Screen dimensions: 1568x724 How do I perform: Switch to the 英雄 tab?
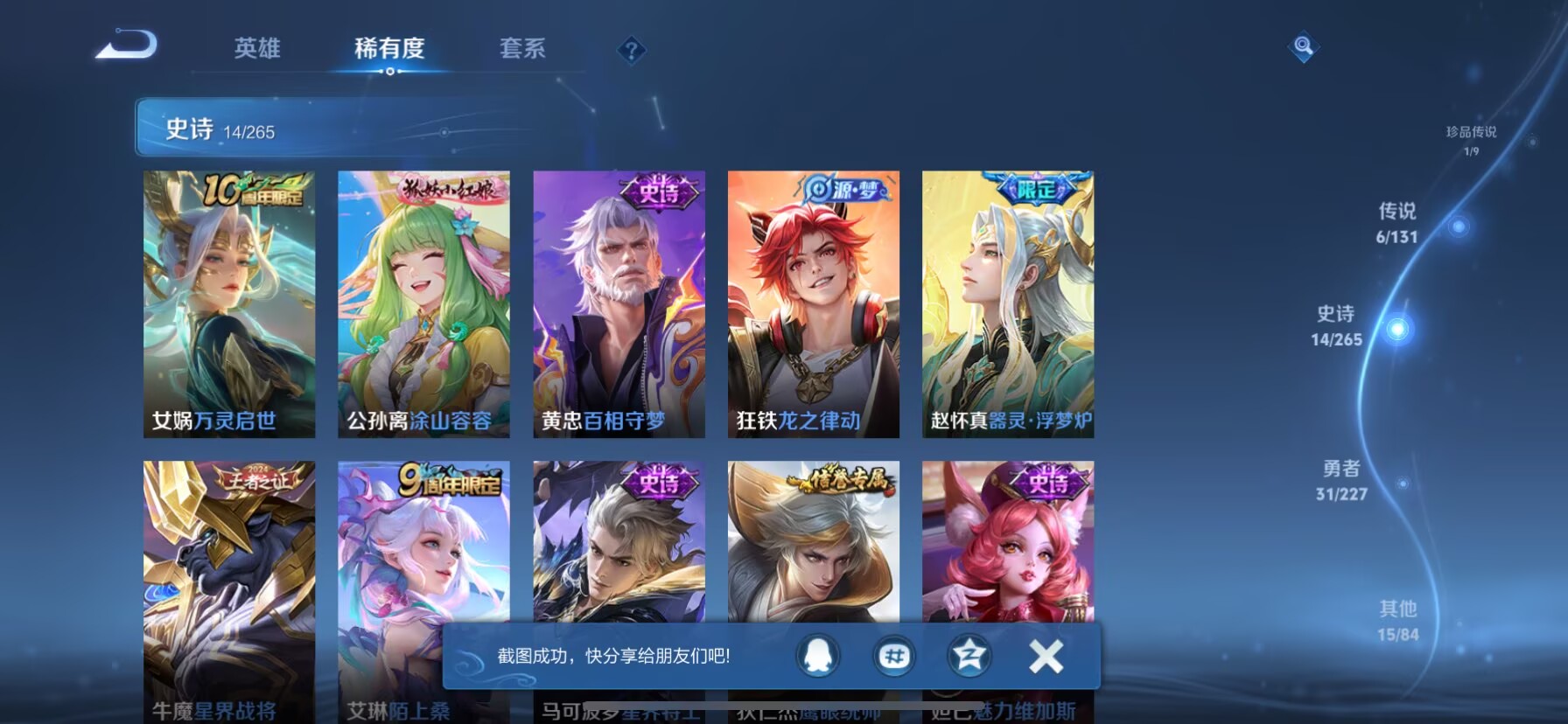coord(258,50)
